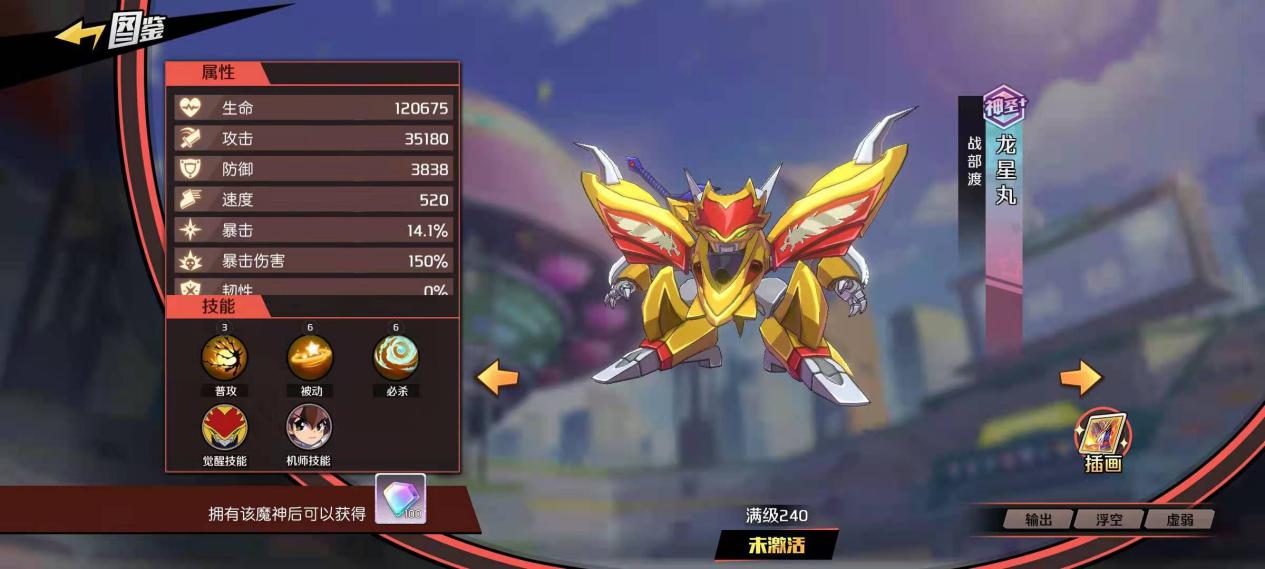Click the 虚弱 tag
This screenshot has height=569, width=1265.
pos(1180,520)
